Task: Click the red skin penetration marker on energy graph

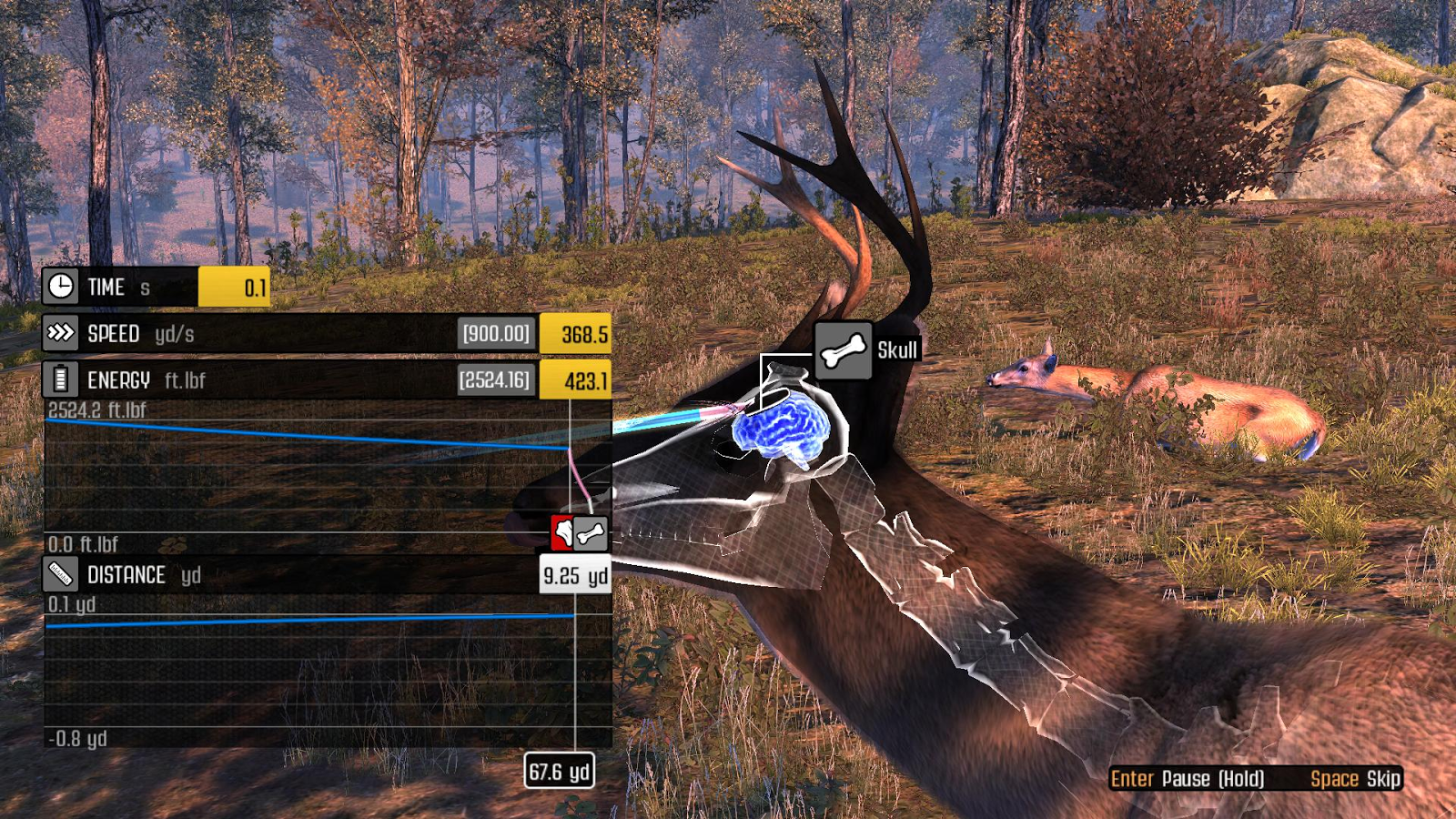Action: point(561,532)
